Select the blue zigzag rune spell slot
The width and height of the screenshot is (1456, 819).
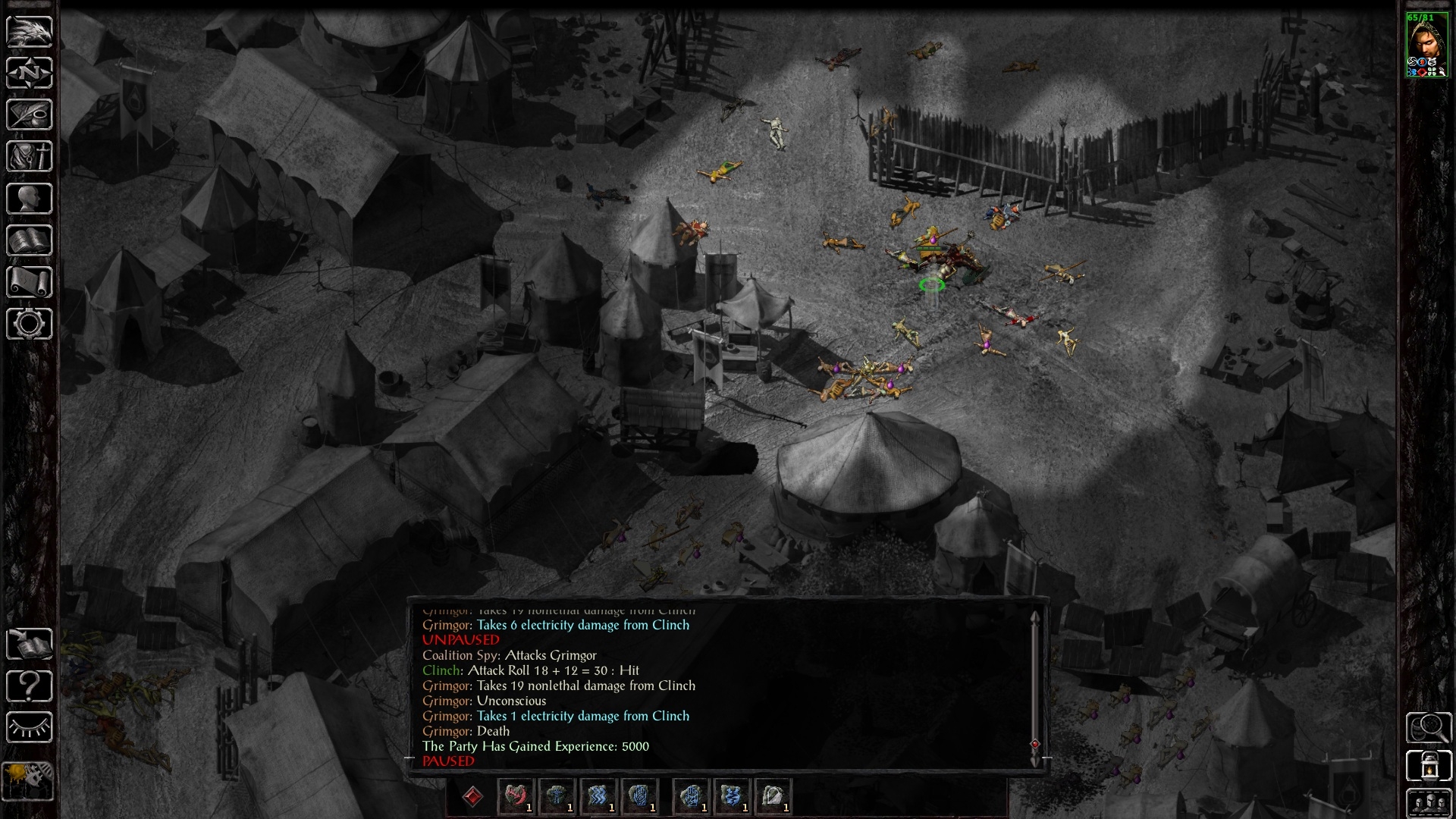pos(598,796)
